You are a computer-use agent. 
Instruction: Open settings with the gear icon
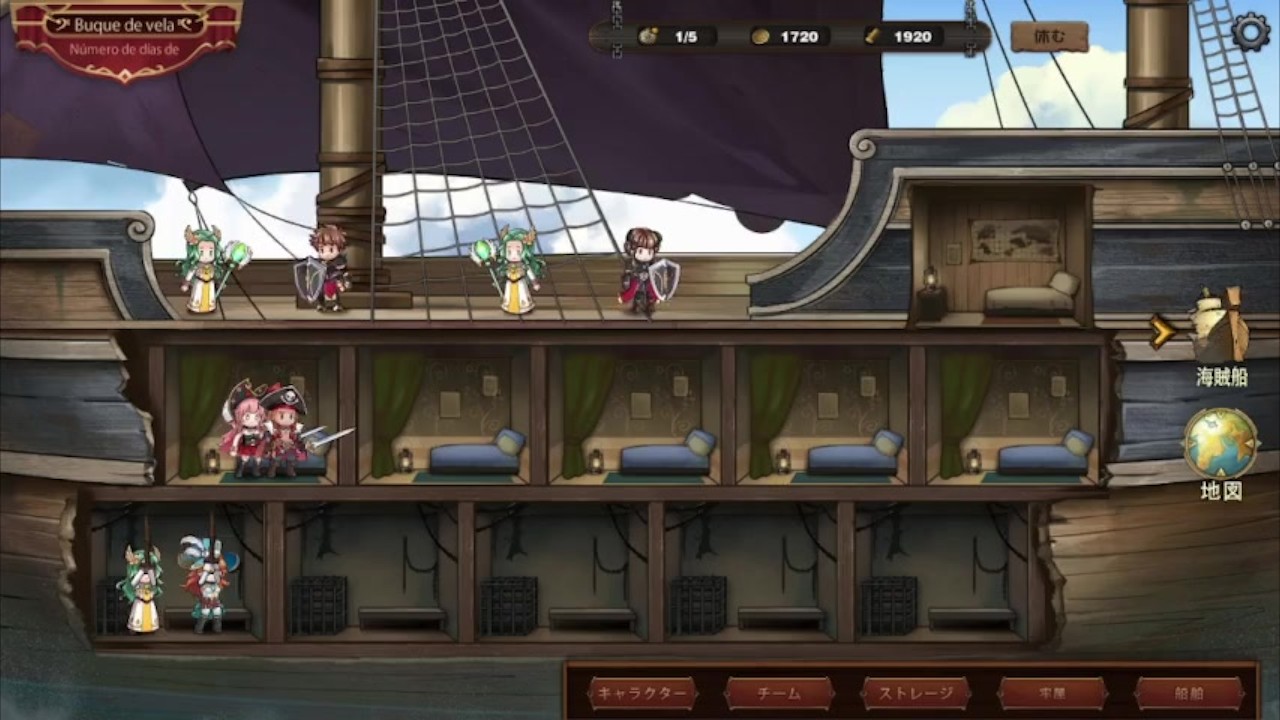coord(1250,32)
